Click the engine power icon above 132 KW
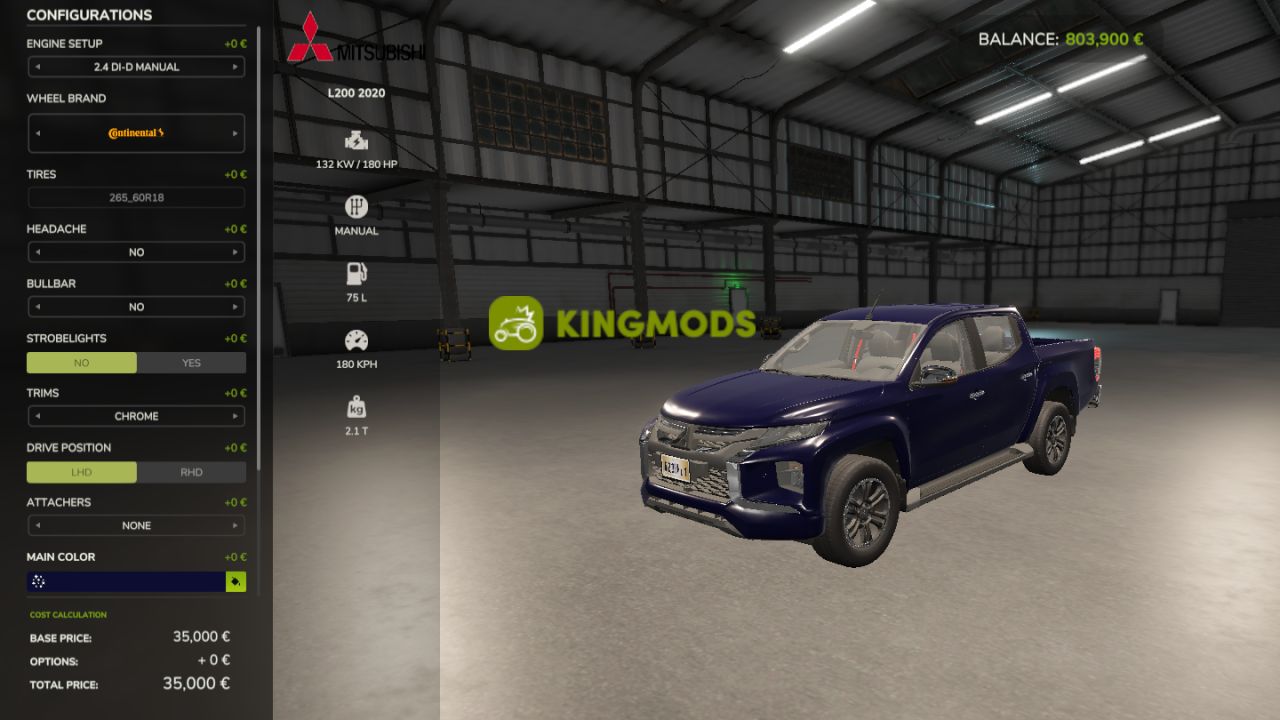Viewport: 1280px width, 720px height. 355,140
